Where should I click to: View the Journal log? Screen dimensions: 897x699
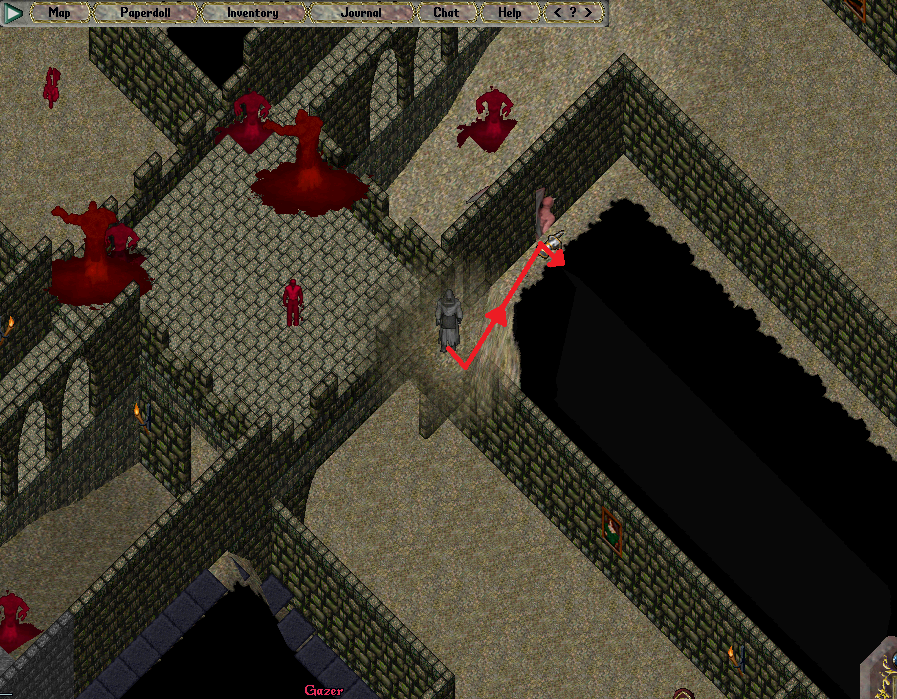coord(360,13)
